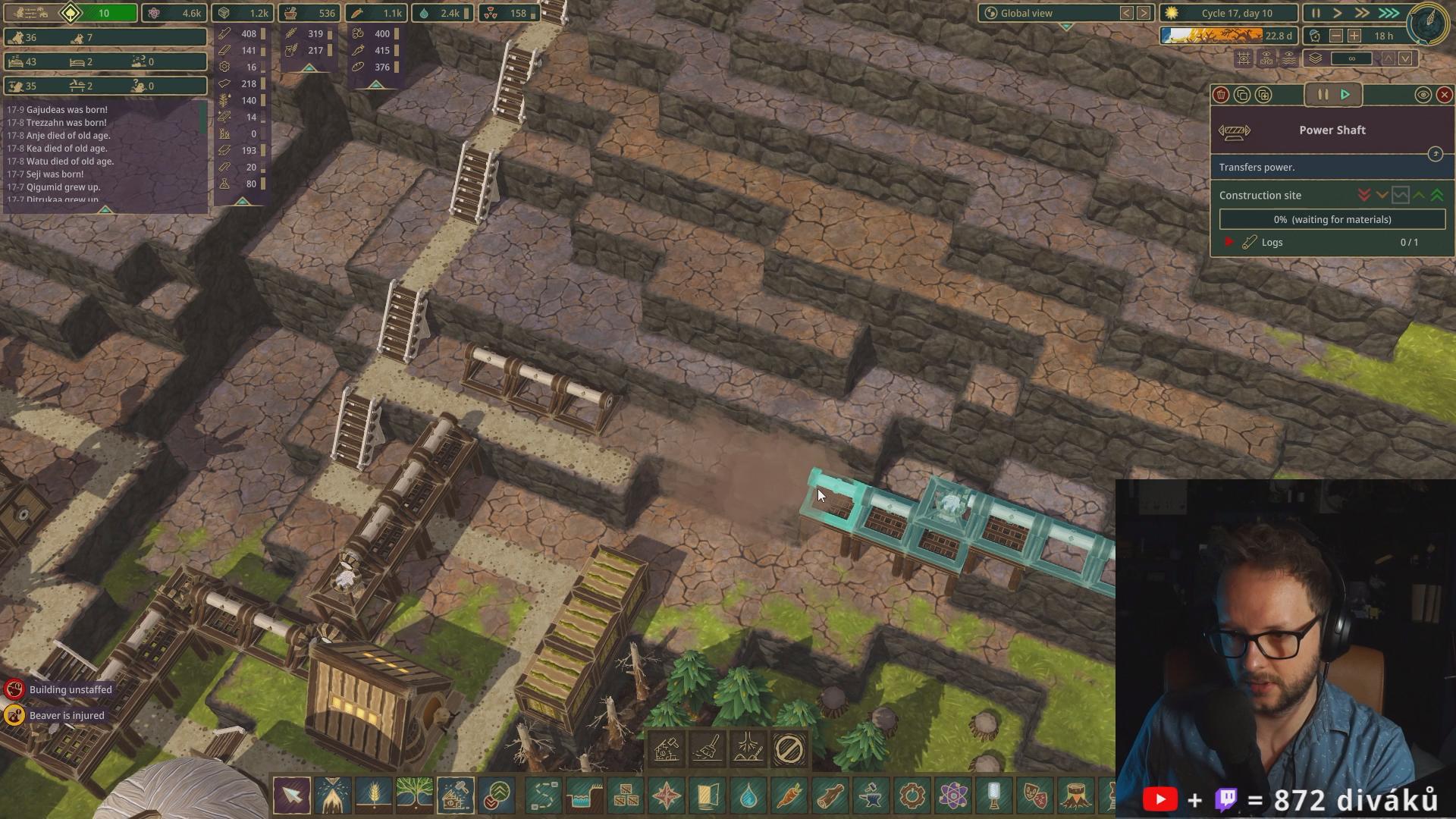Viewport: 1456px width, 819px height.
Task: Close the Power Shaft panel
Action: pos(1444,95)
